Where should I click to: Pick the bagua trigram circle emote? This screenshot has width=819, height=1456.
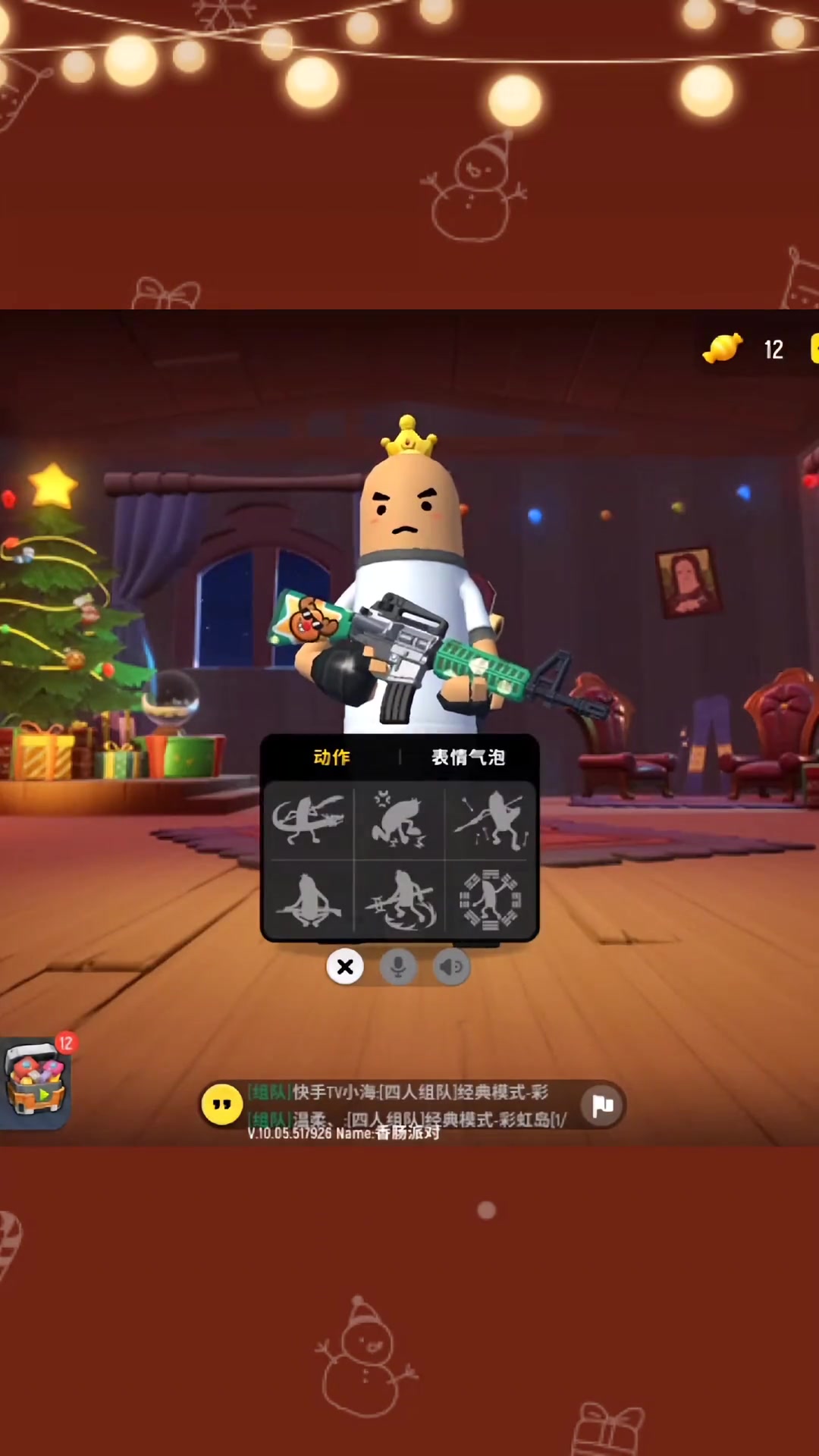pyautogui.click(x=491, y=900)
